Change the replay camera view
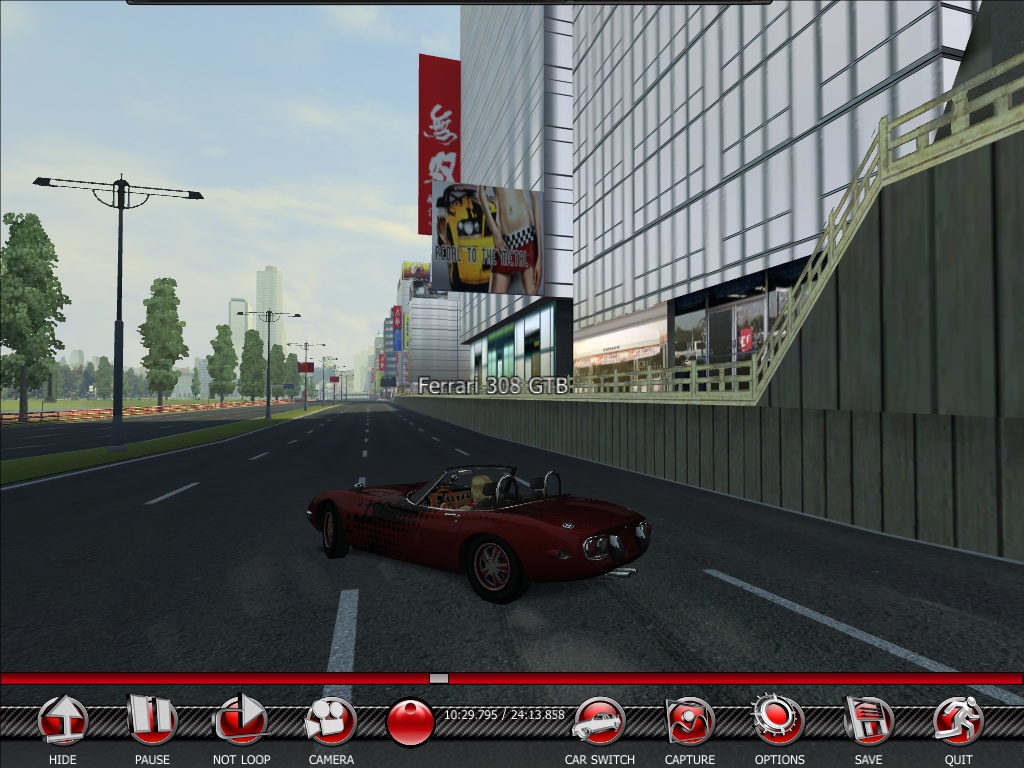The image size is (1024, 768). [x=331, y=721]
